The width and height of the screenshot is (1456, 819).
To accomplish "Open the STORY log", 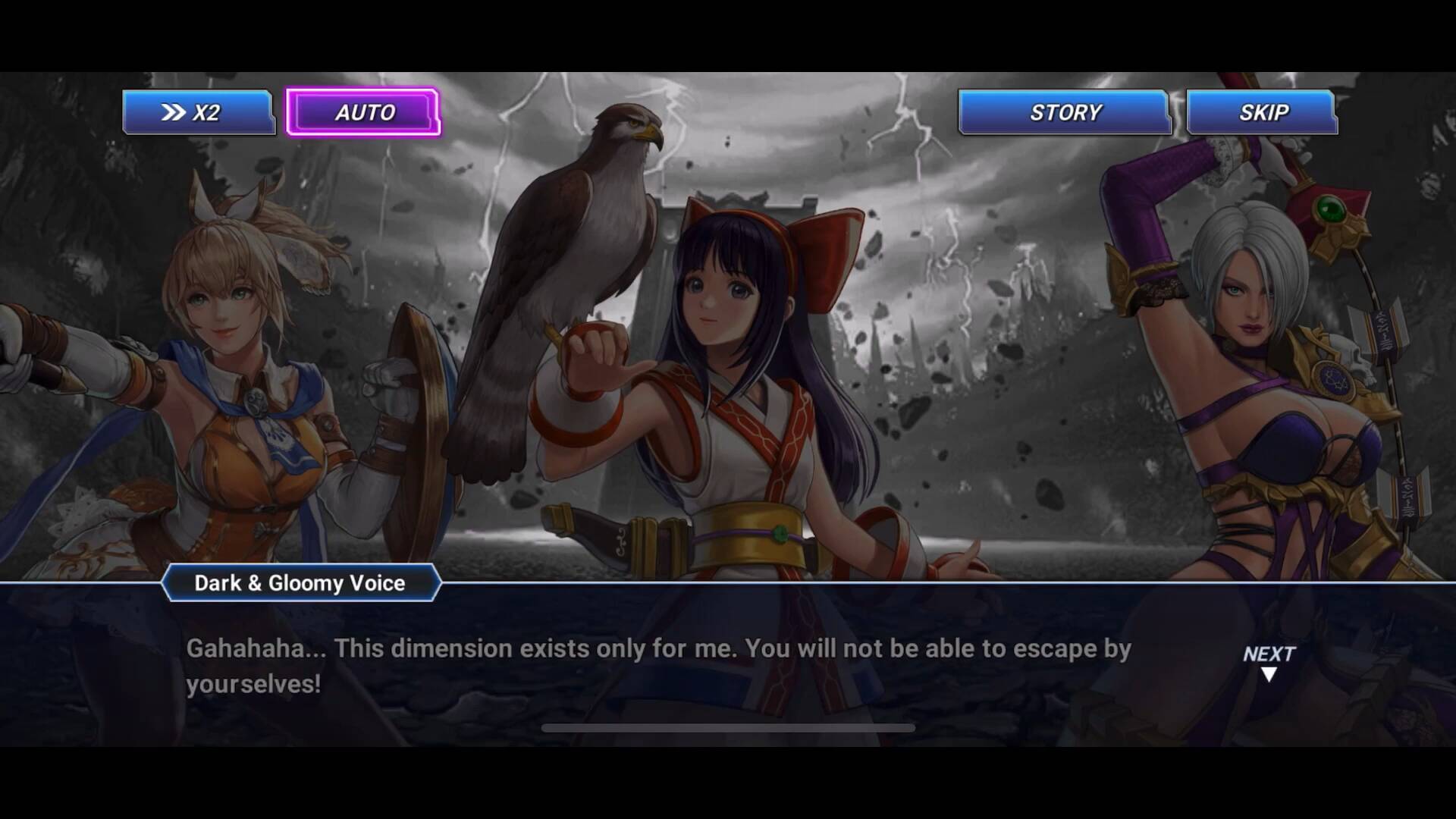I will click(1064, 112).
